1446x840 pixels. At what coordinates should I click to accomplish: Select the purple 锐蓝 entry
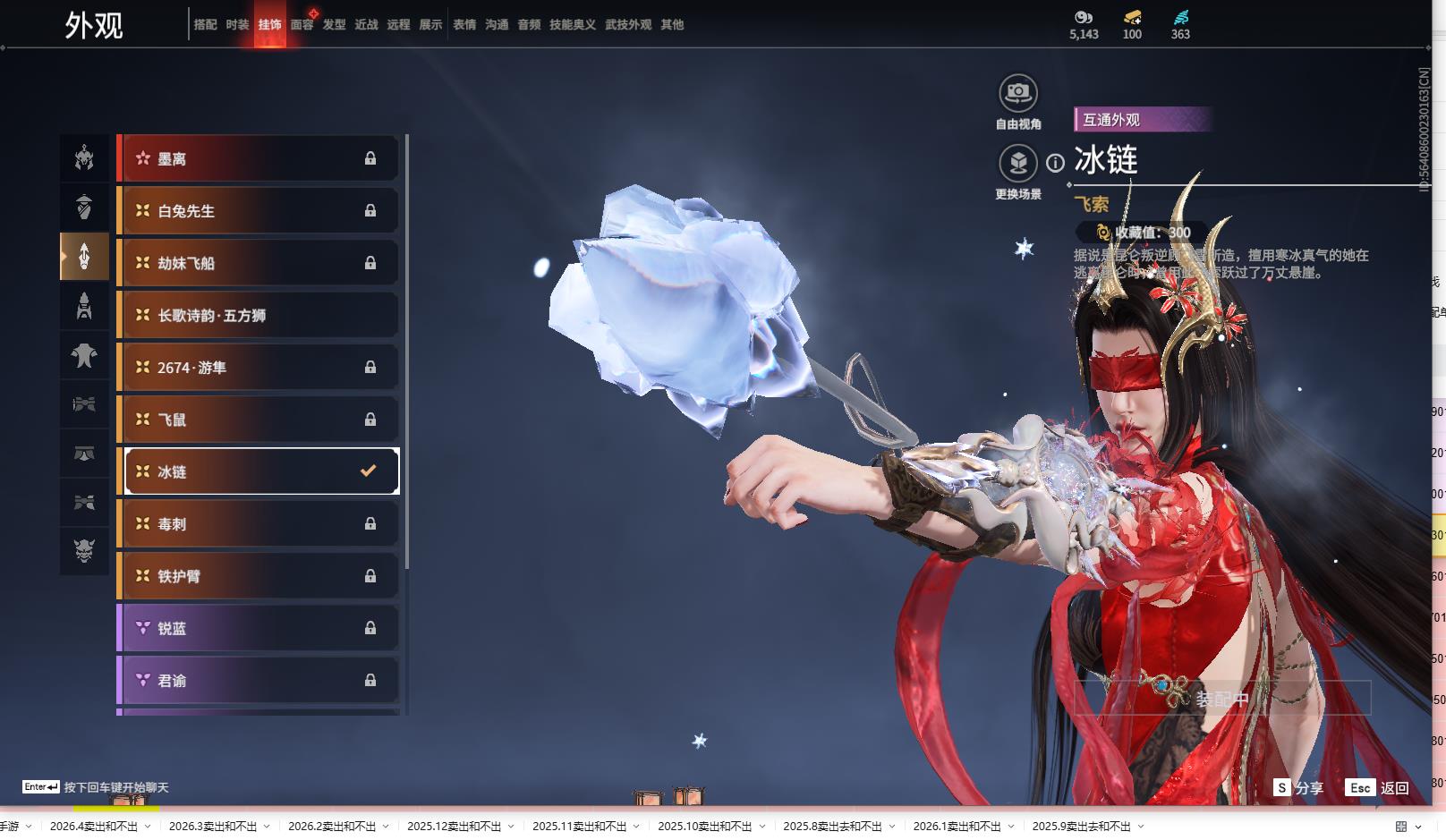point(258,628)
